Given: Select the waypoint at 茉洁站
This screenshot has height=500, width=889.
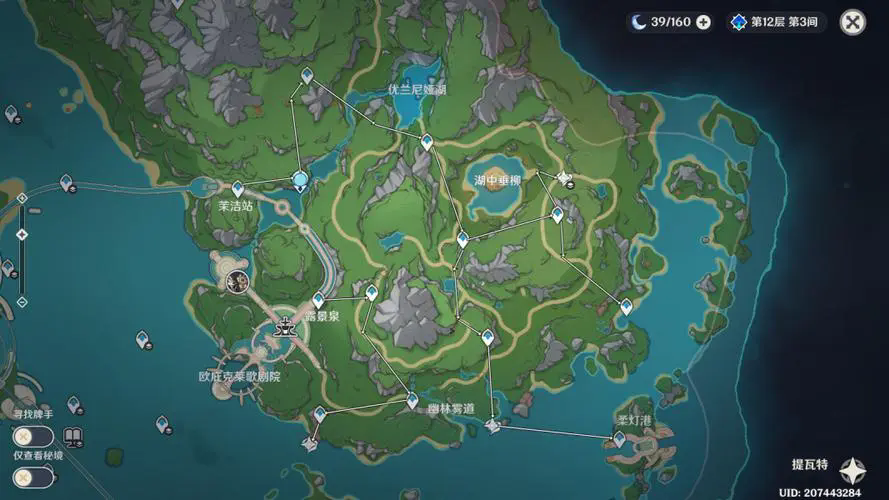Looking at the screenshot, I should (x=238, y=188).
